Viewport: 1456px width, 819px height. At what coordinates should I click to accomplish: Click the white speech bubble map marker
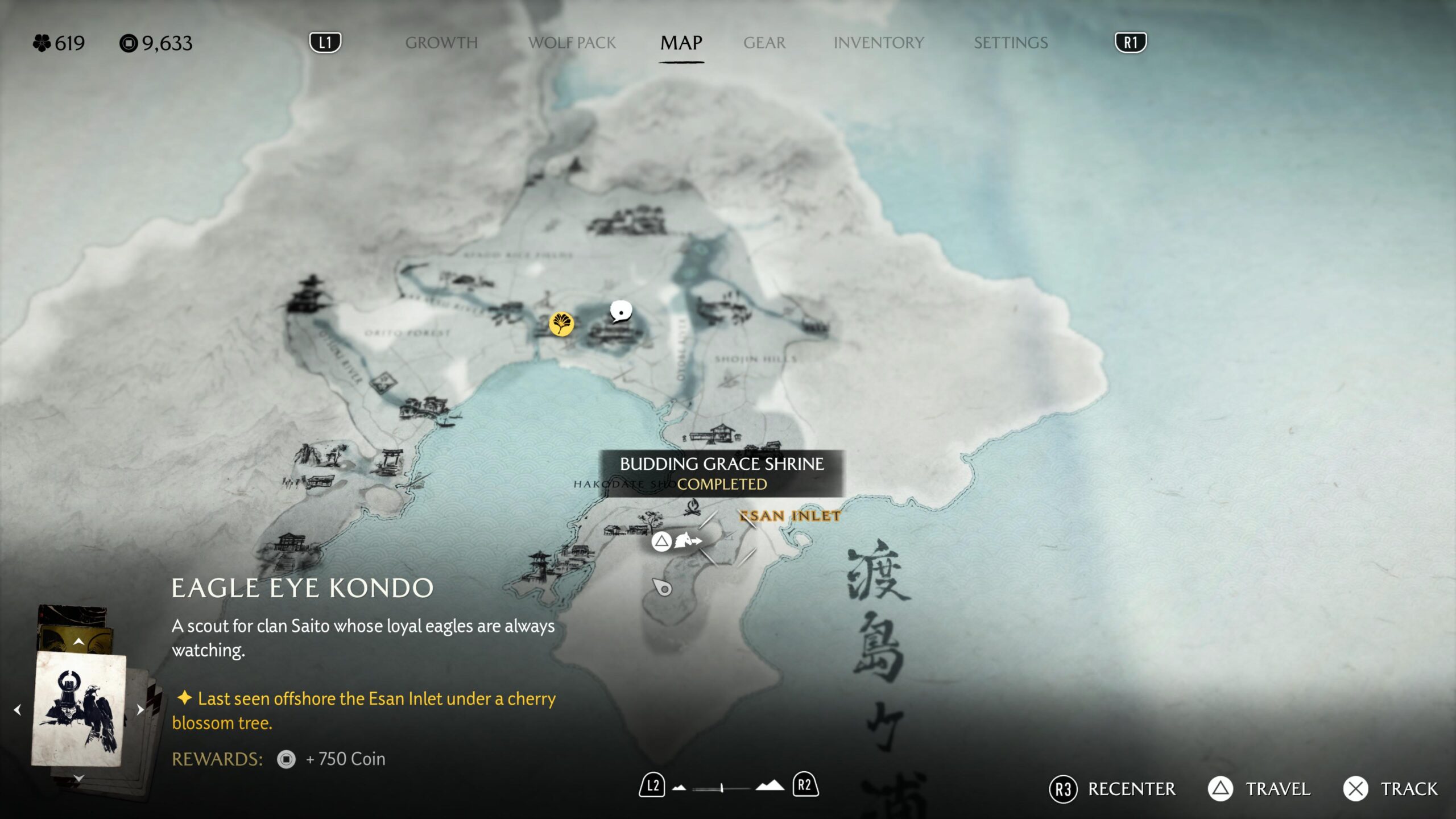click(x=621, y=312)
